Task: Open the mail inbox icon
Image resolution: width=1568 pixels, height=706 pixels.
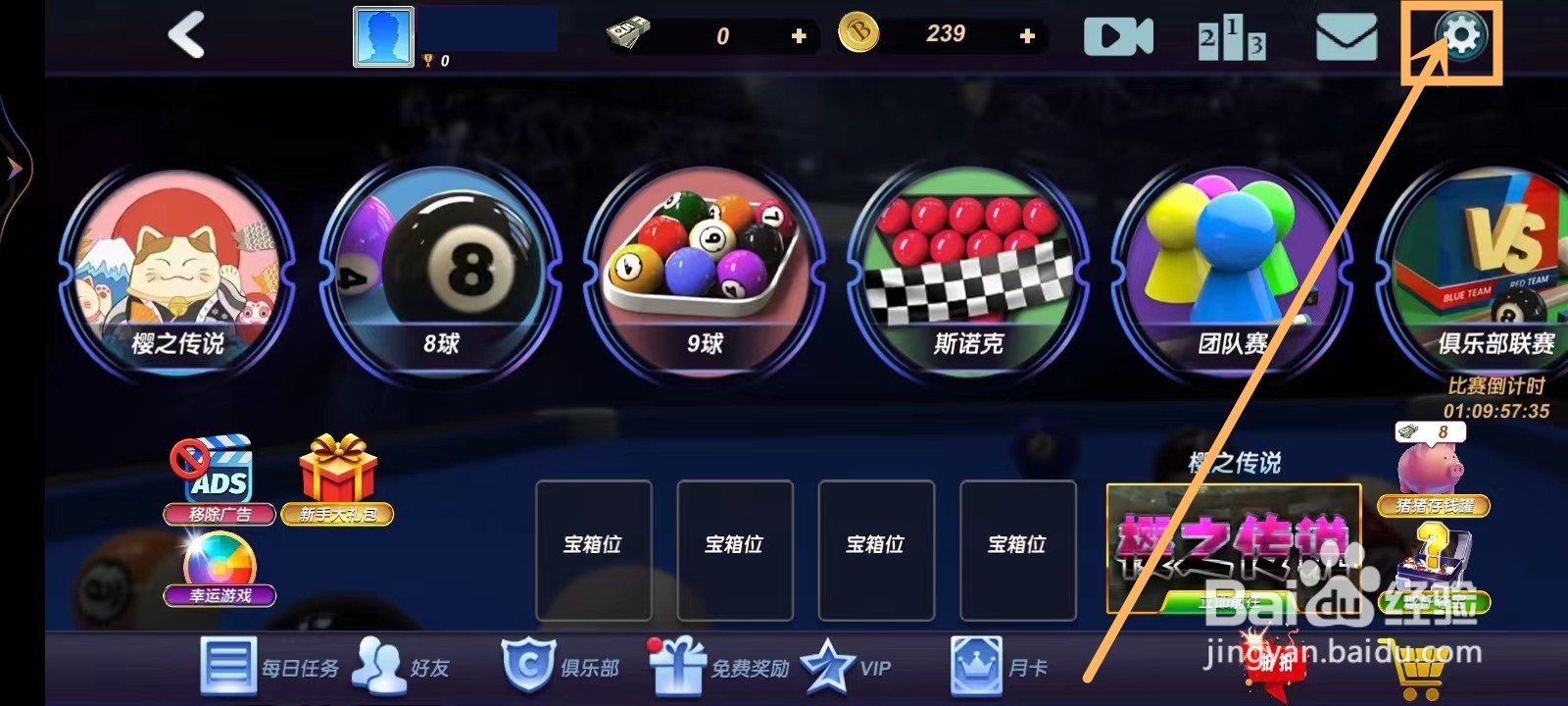Action: tap(1347, 37)
